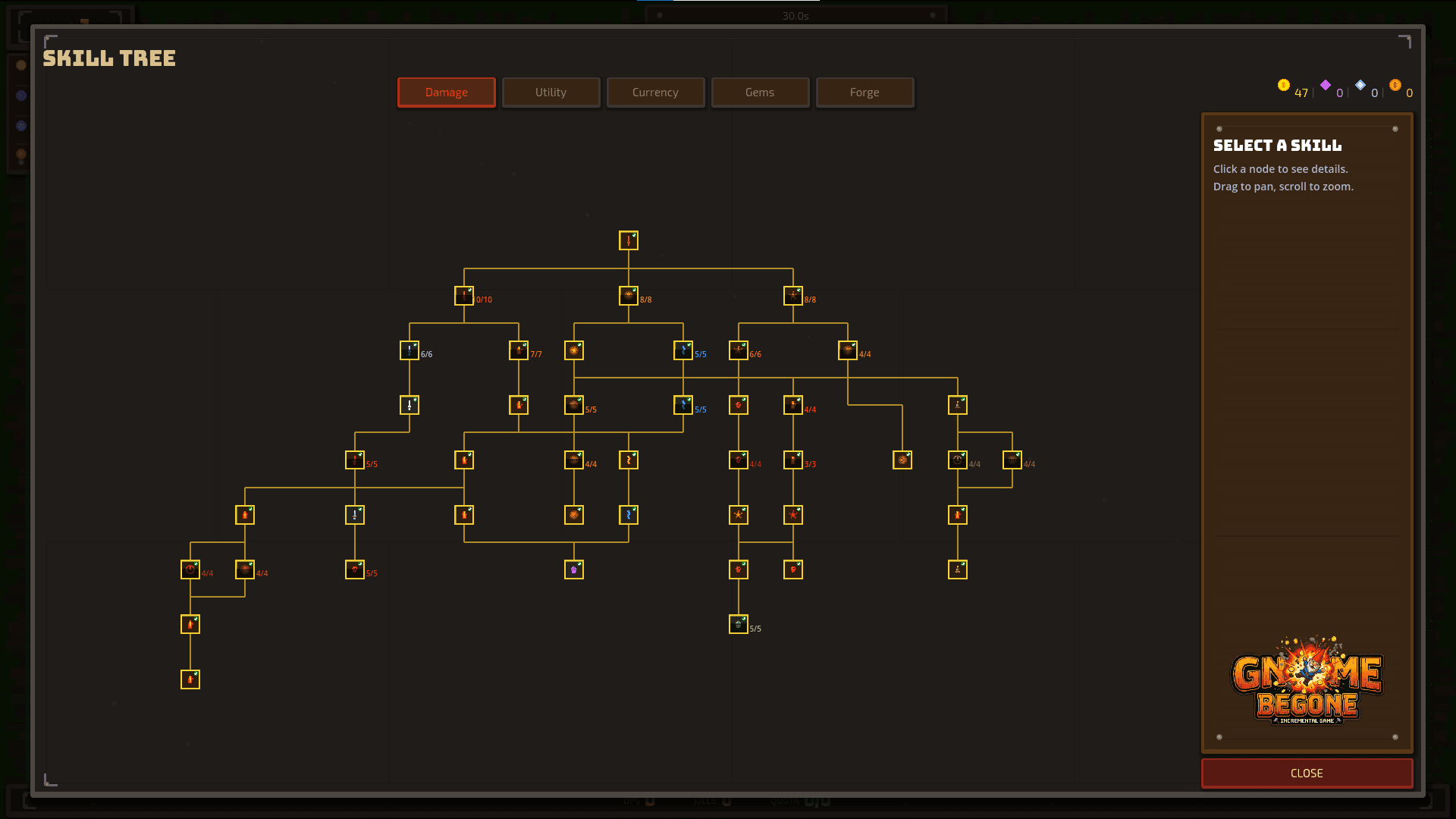Select the purple potion skill node
This screenshot has height=819, width=1456.
coord(574,569)
